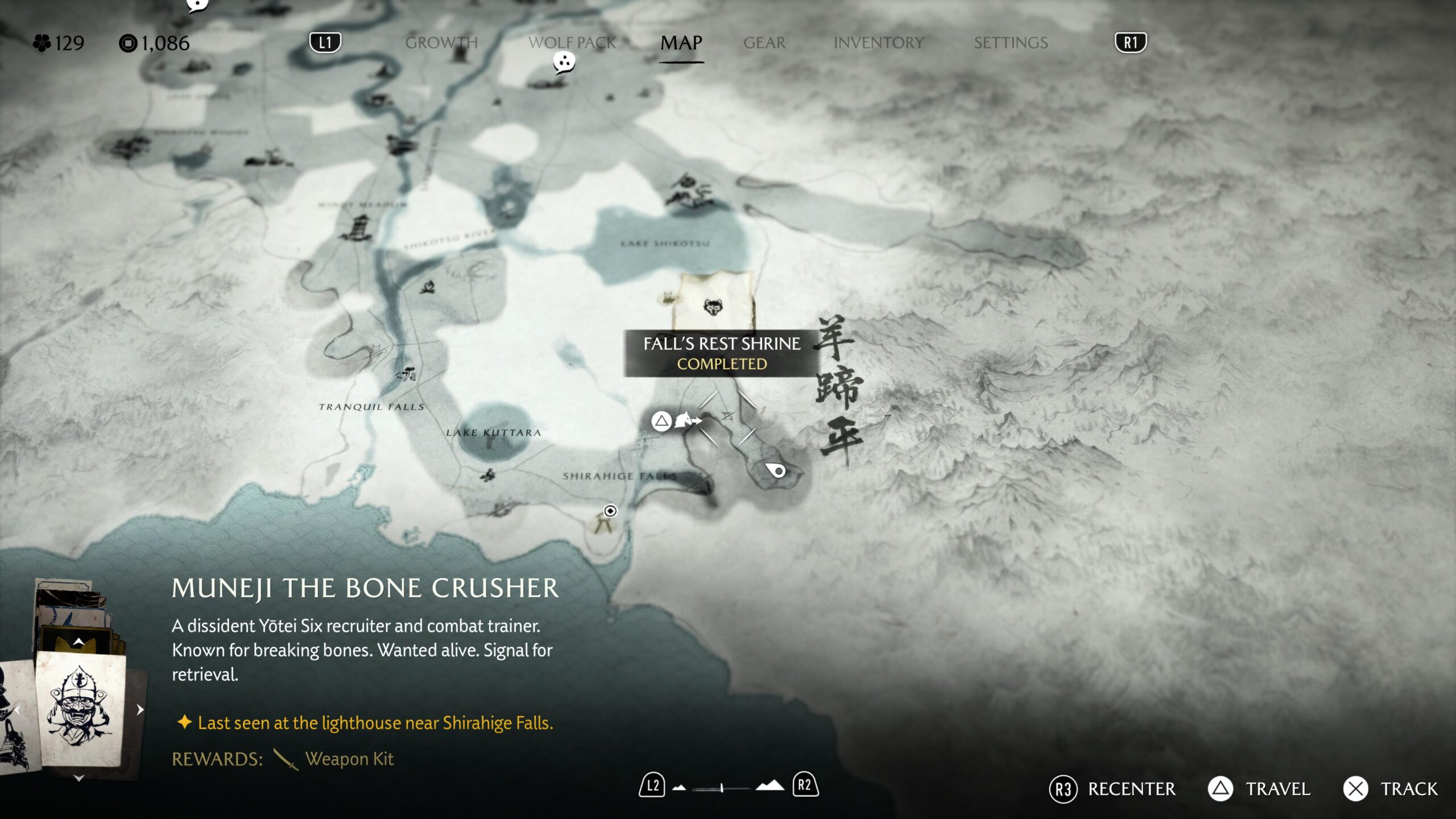The height and width of the screenshot is (819, 1456).
Task: Adjust the map zoom slider
Action: pyautogui.click(x=721, y=788)
